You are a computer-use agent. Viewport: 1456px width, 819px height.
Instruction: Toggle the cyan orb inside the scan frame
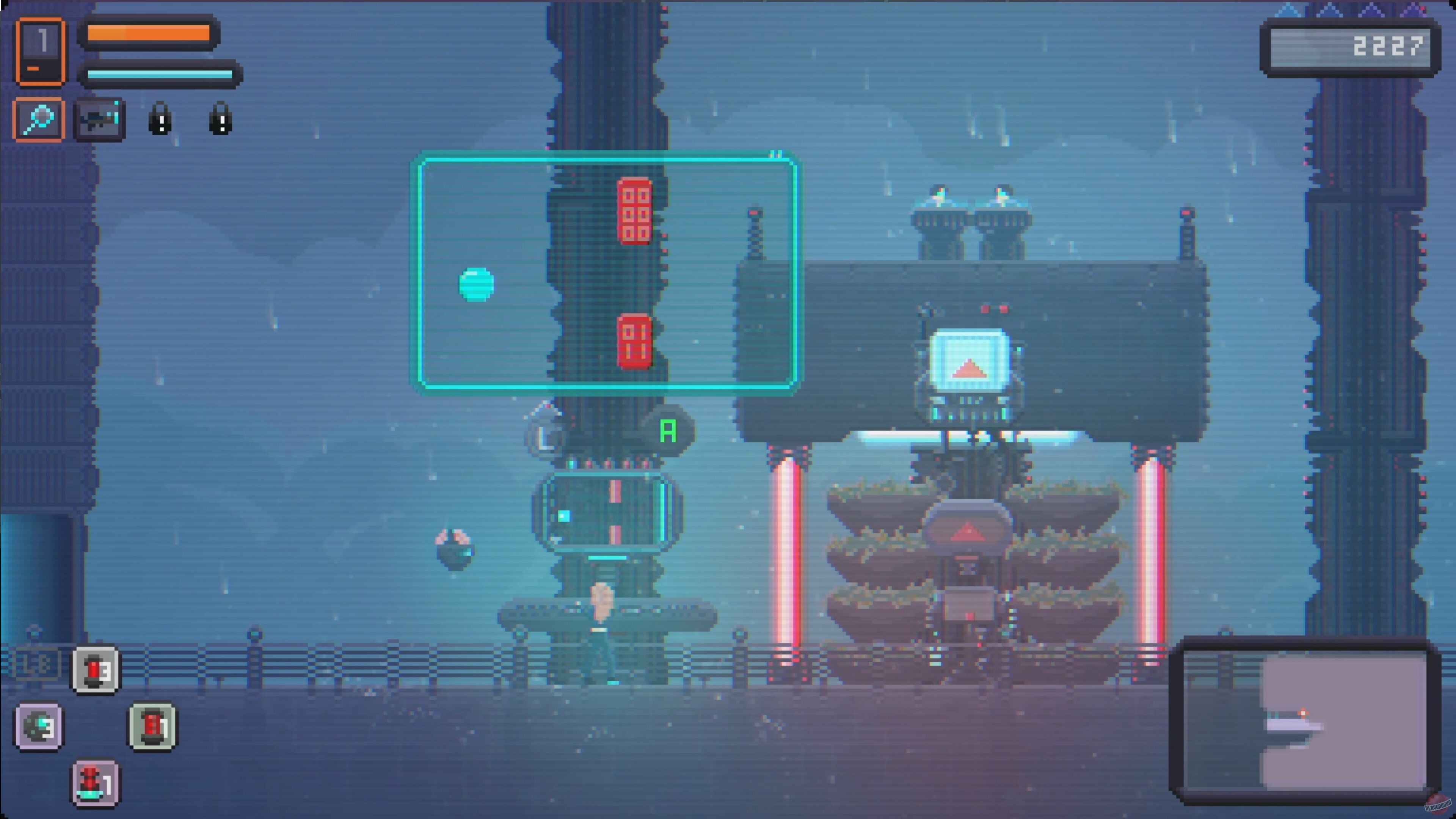[477, 286]
